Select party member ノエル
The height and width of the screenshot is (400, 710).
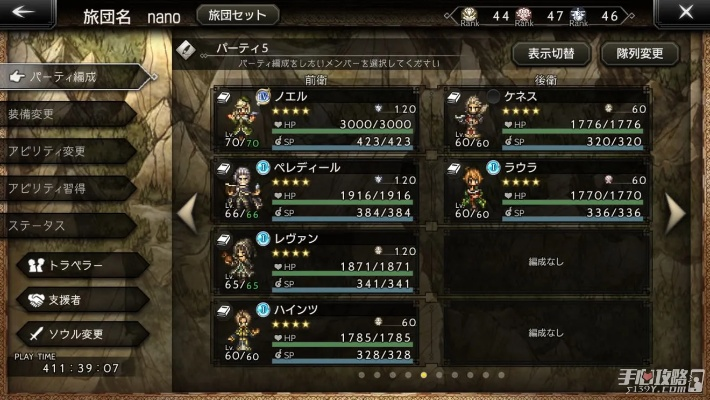[x=323, y=119]
